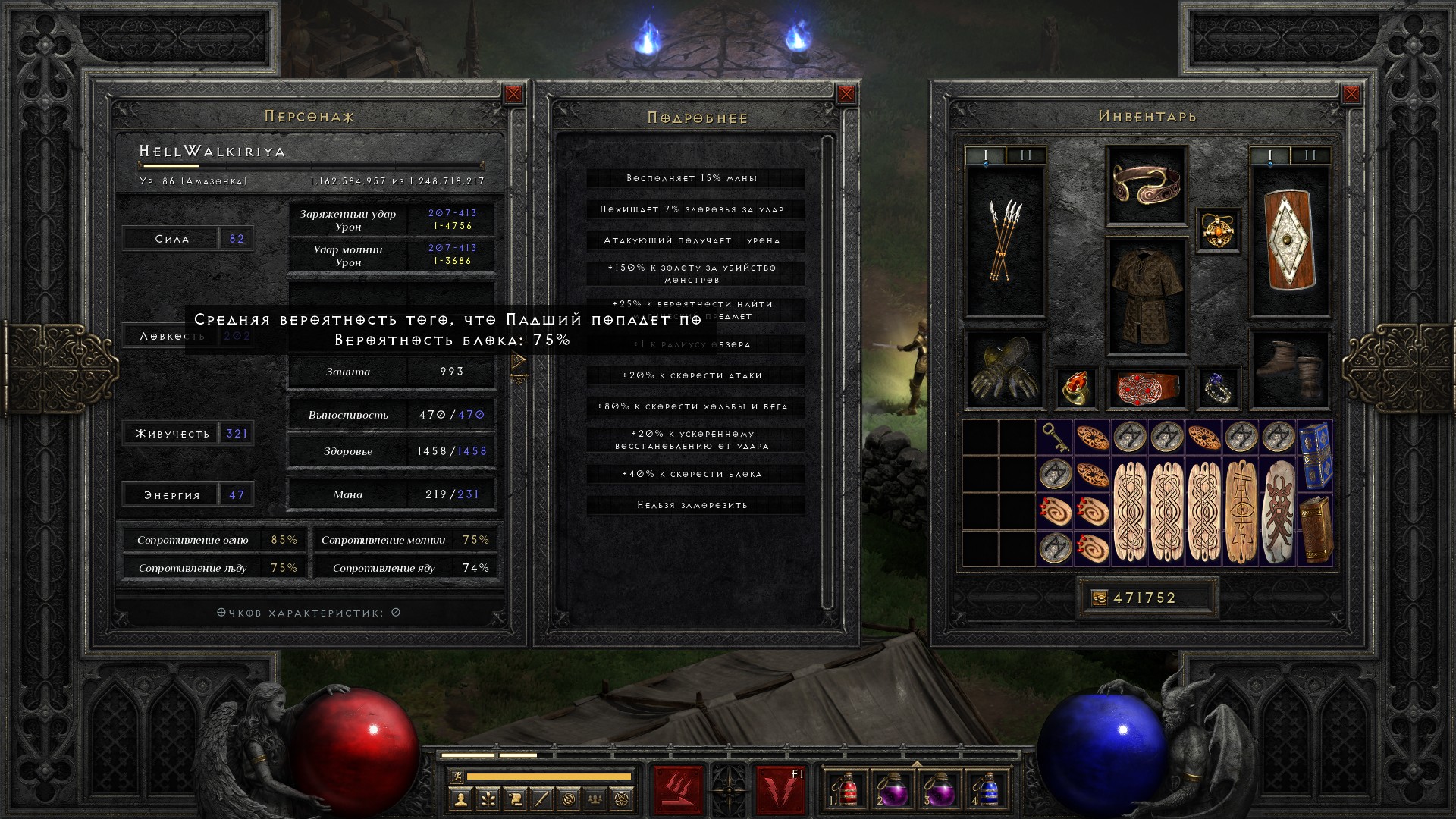Open the left-click skill selector
The height and width of the screenshot is (819, 1456).
(678, 790)
